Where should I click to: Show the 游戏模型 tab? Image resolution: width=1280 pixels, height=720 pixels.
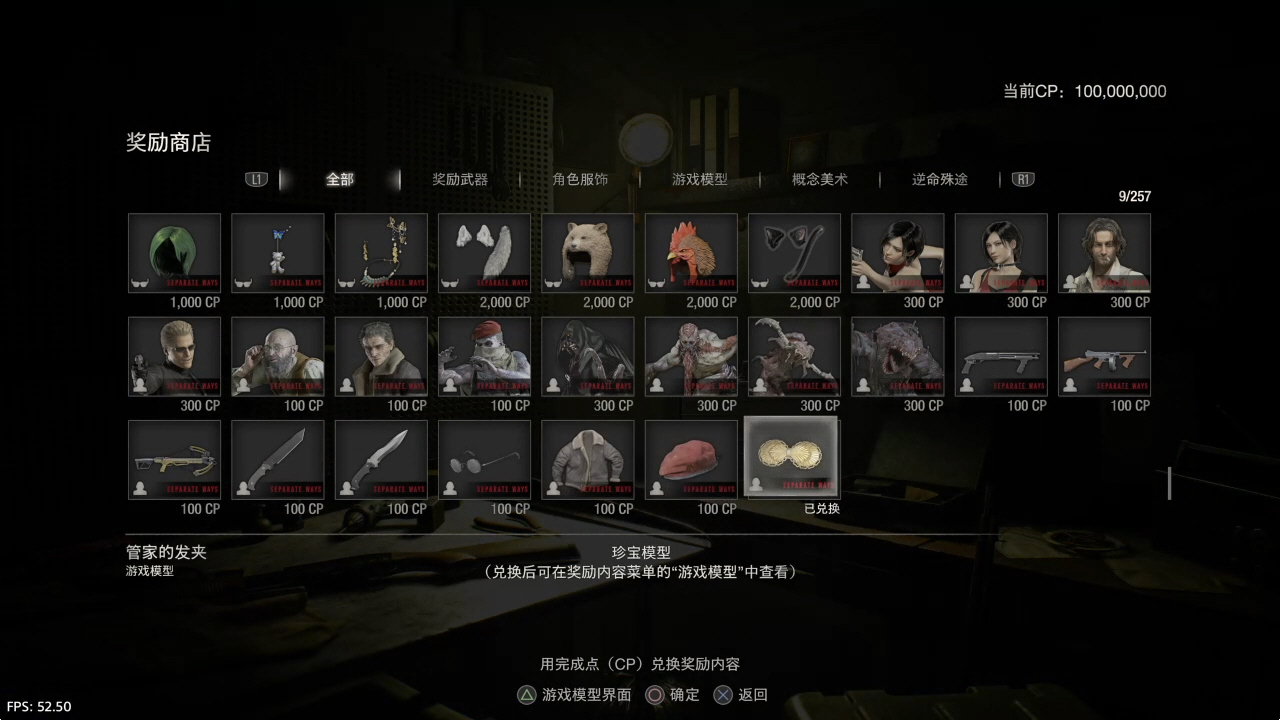700,180
